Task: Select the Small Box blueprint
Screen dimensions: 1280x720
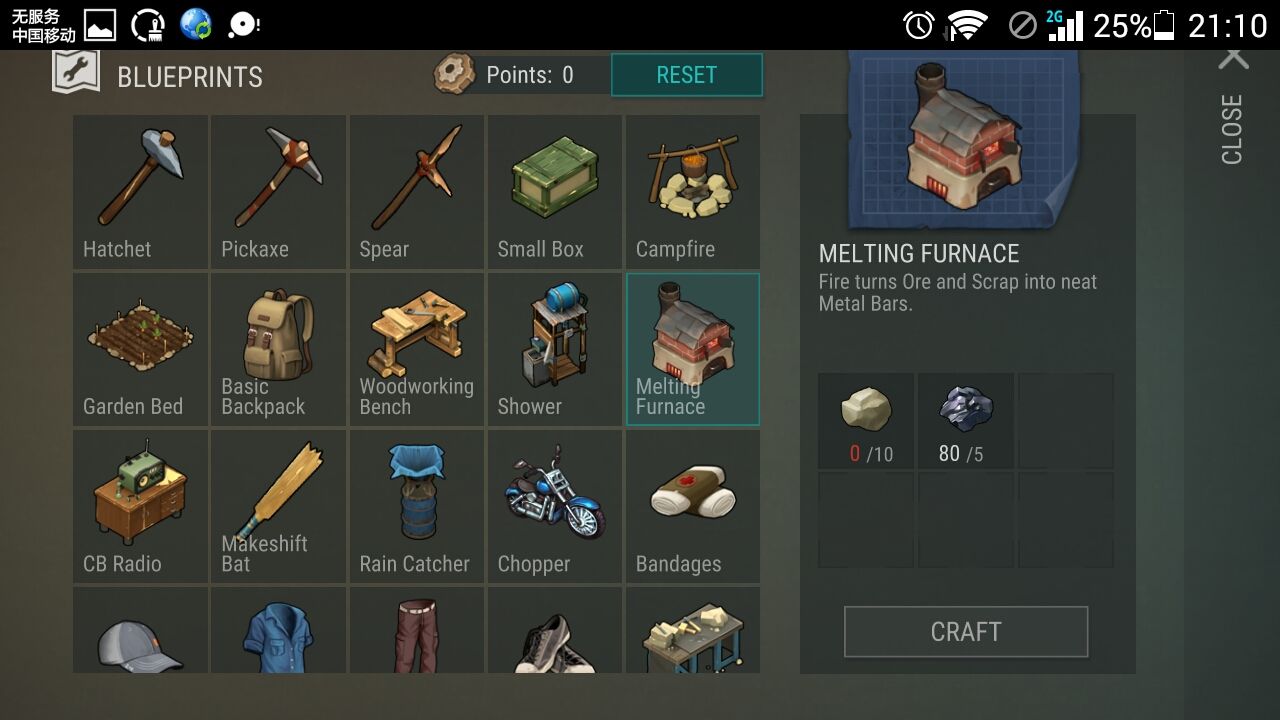Action: click(x=554, y=192)
